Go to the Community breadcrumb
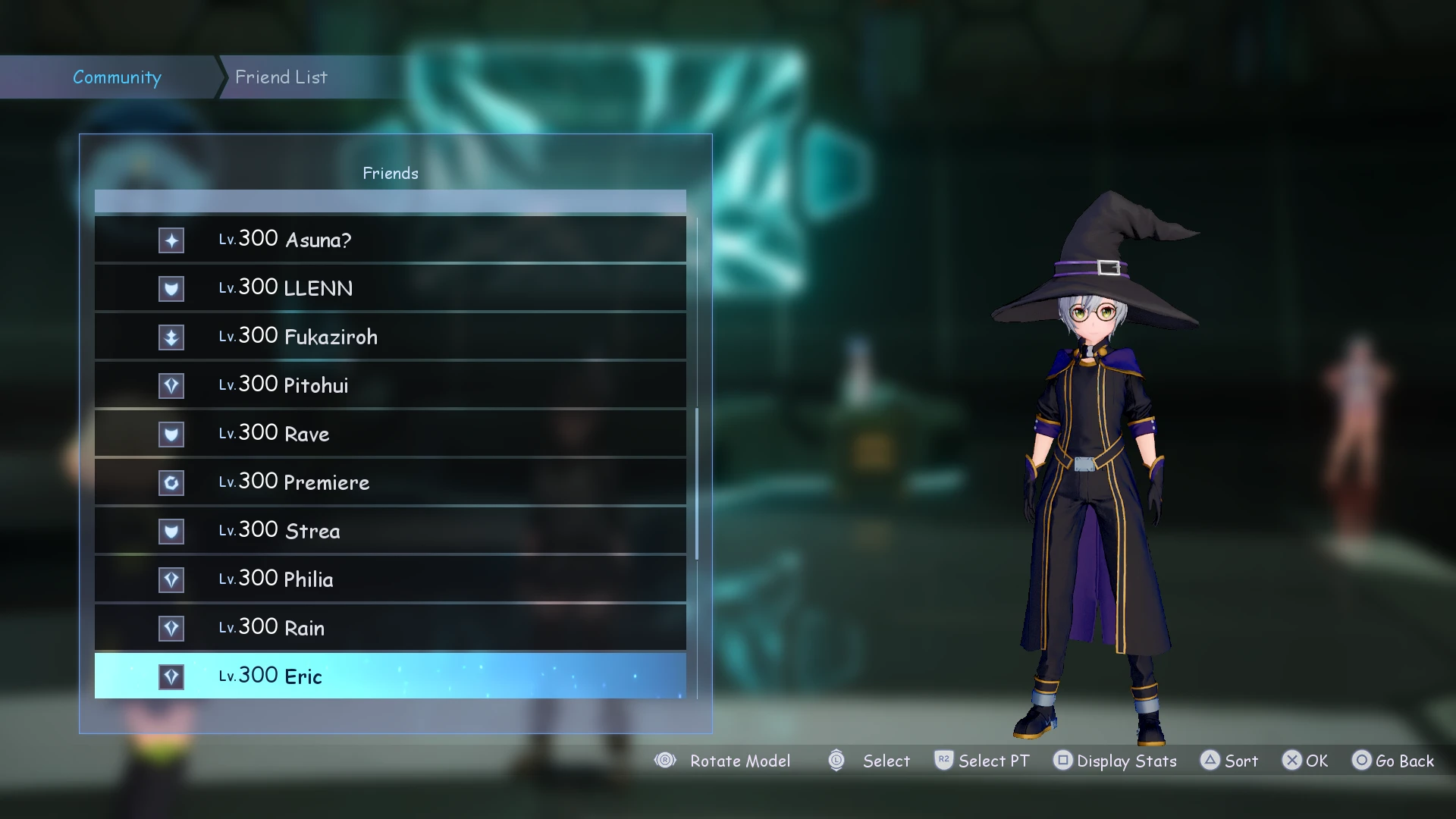The width and height of the screenshot is (1456, 819). [x=117, y=77]
